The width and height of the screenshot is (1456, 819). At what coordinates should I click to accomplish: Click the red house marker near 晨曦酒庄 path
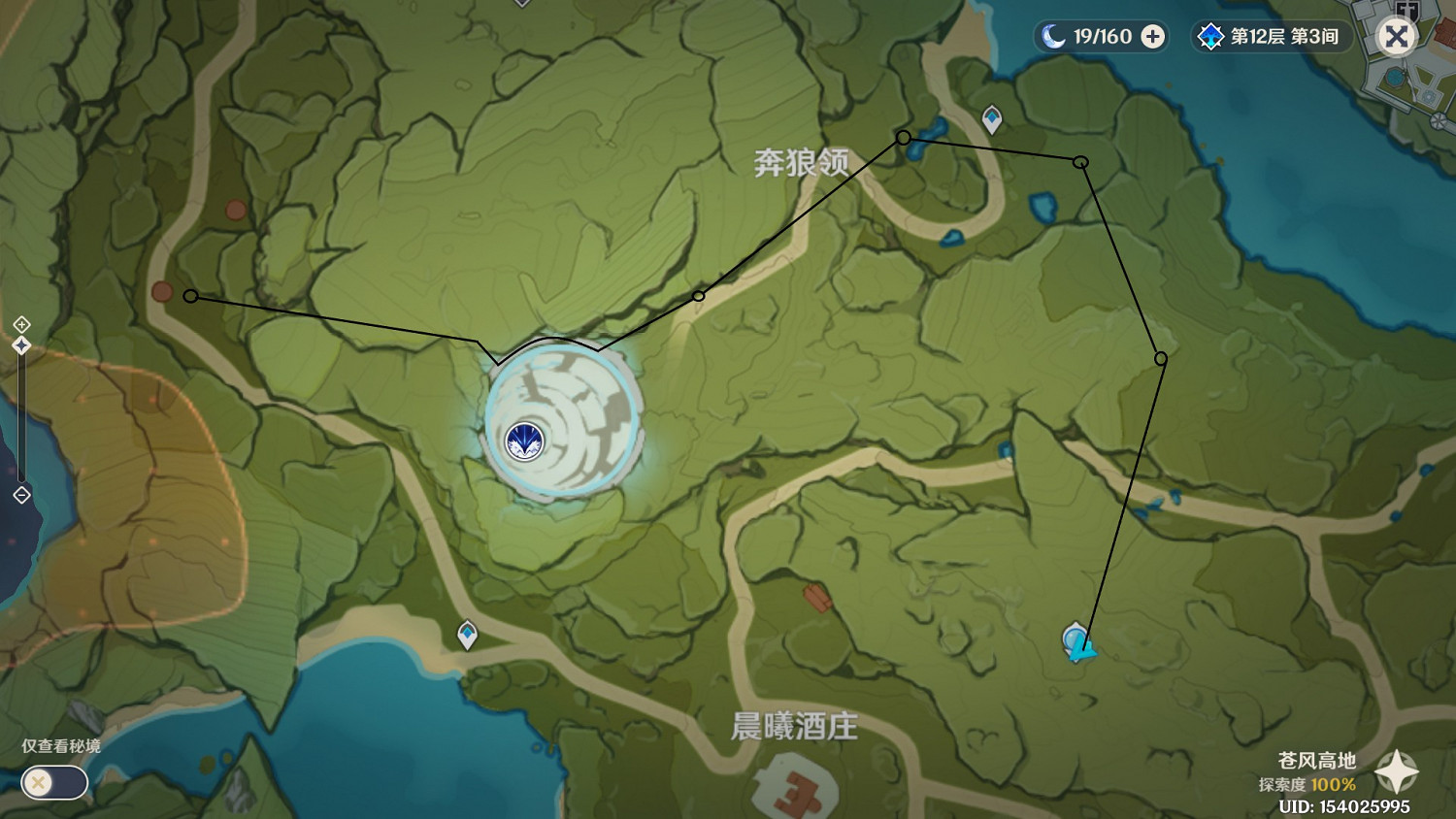pos(818,597)
